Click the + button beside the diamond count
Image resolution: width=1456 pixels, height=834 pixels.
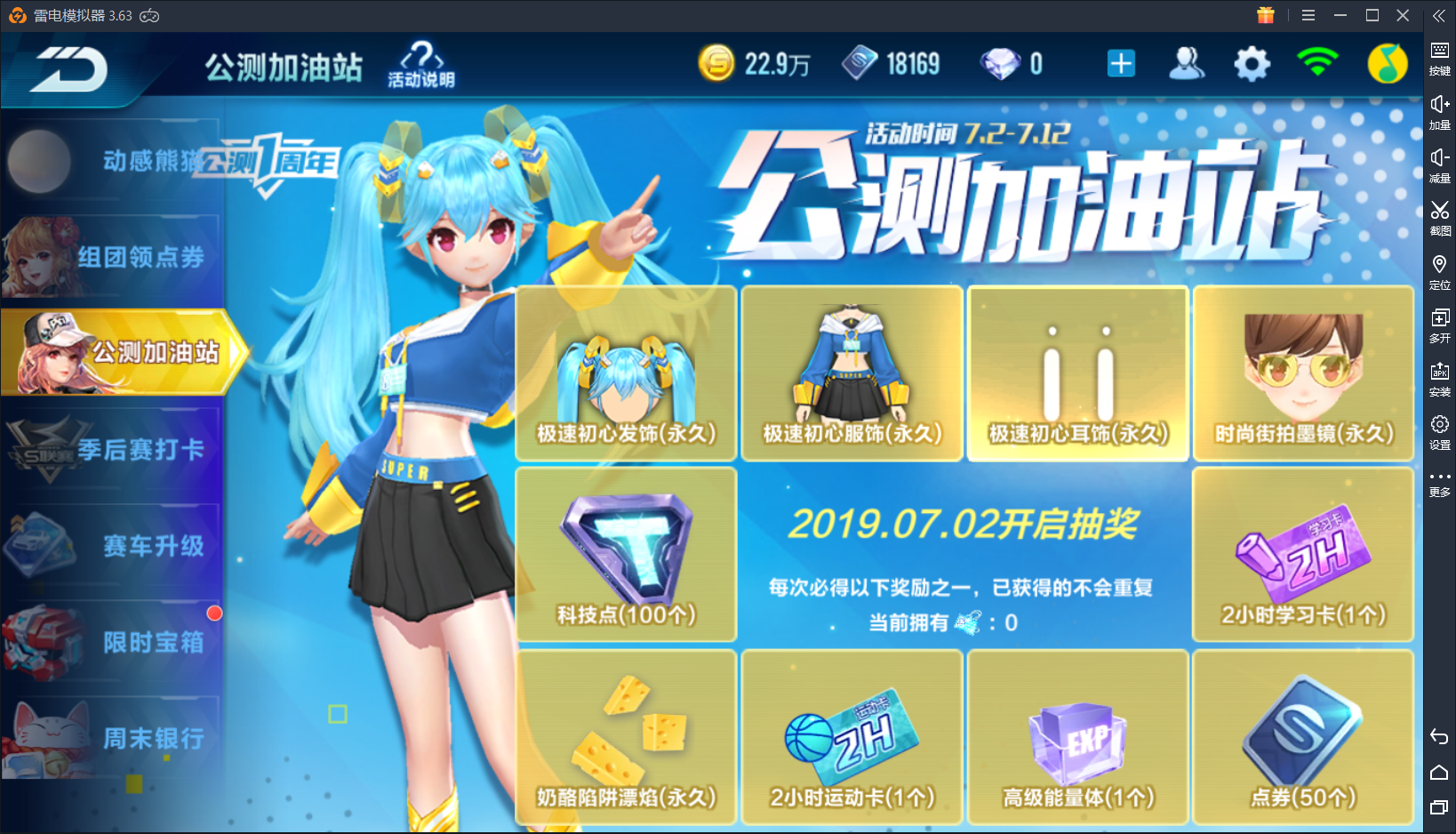(1121, 63)
